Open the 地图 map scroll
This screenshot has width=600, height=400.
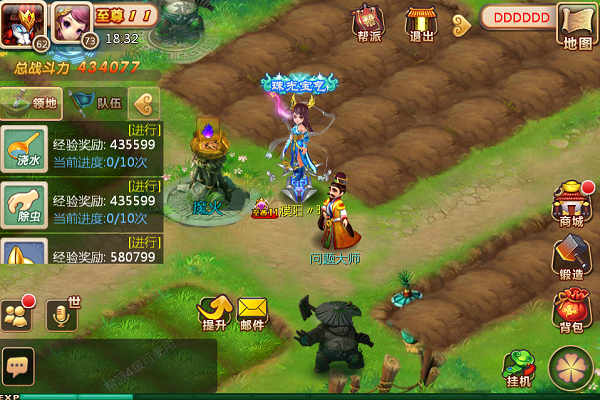pyautogui.click(x=578, y=26)
